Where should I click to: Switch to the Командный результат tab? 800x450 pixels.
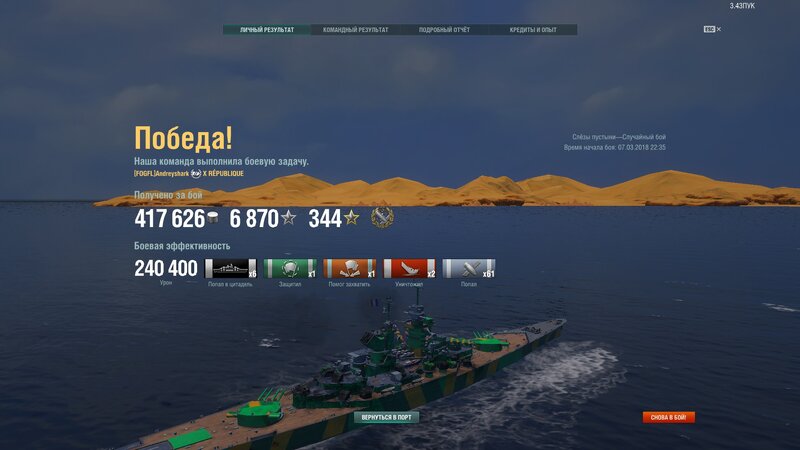pyautogui.click(x=356, y=30)
